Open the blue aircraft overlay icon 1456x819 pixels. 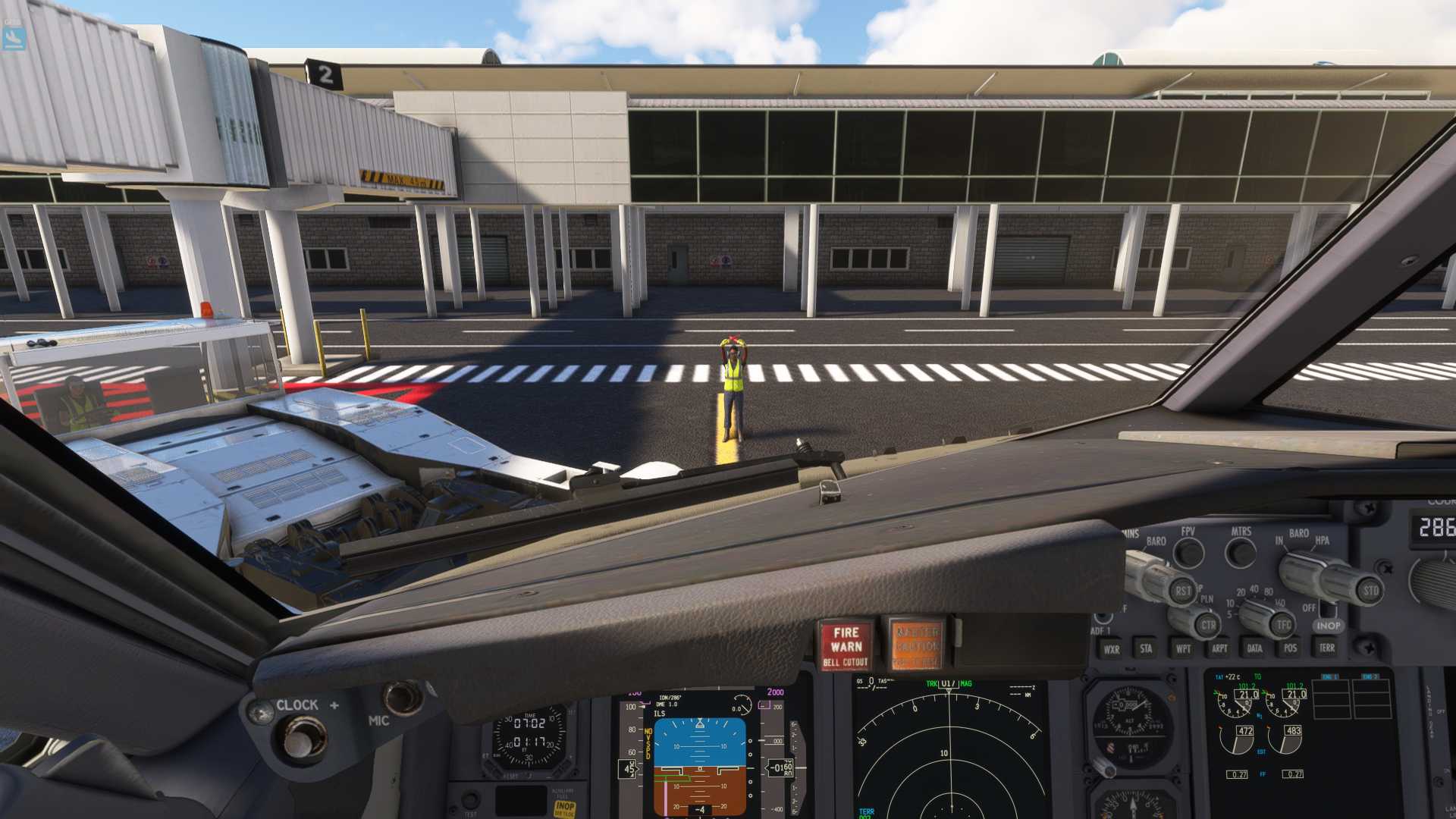(x=14, y=38)
